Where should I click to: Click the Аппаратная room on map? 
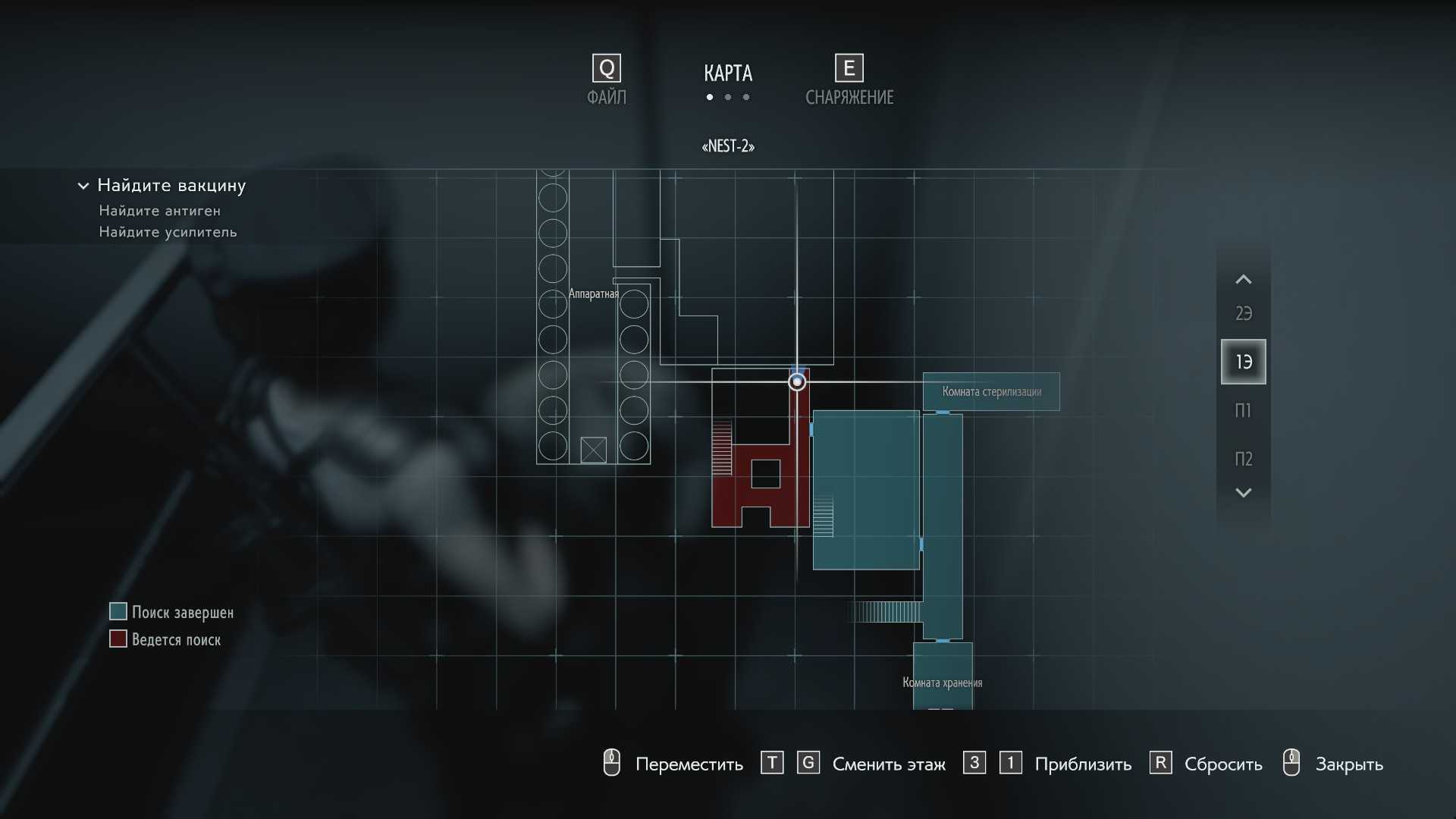point(593,293)
